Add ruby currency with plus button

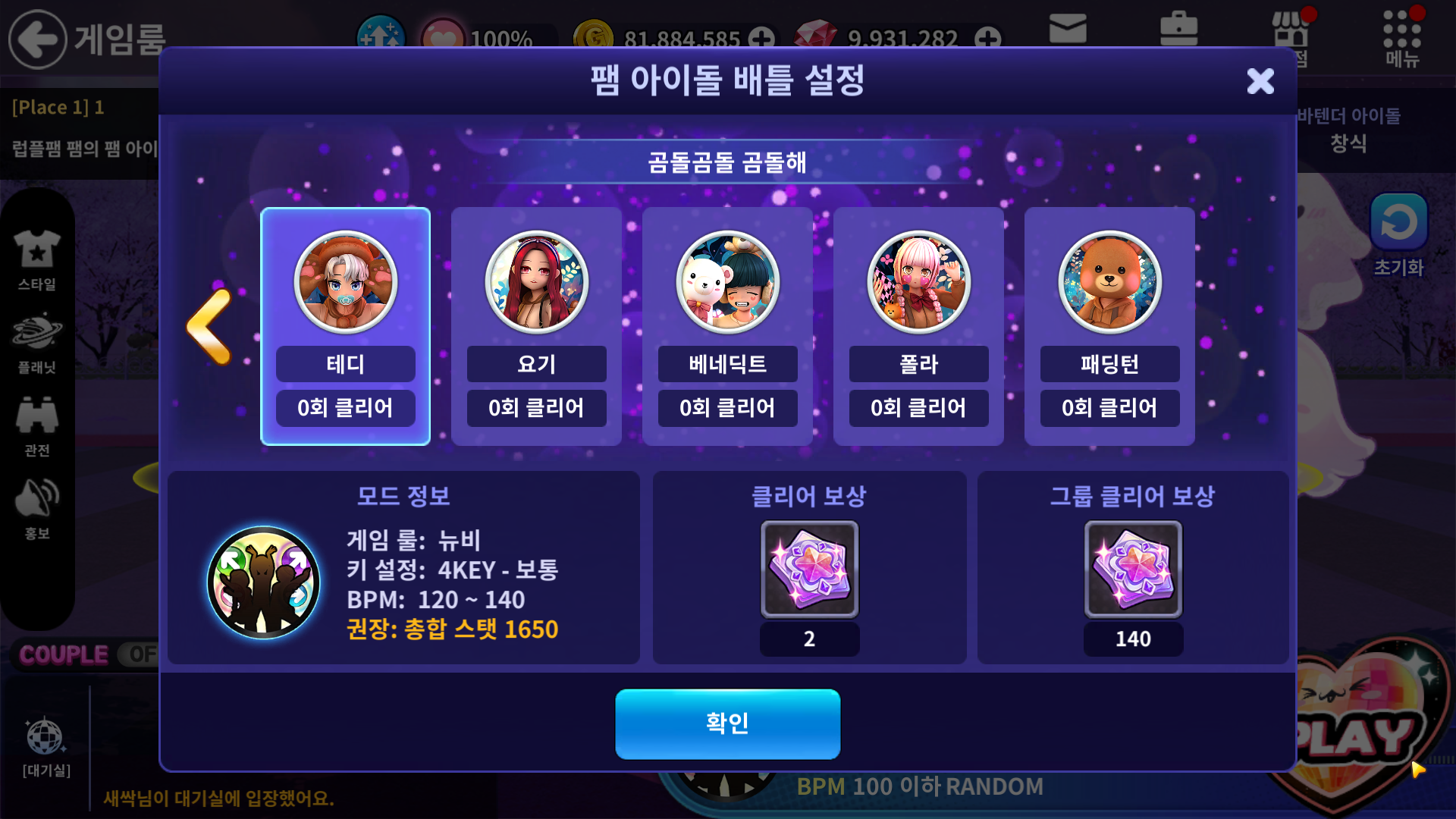coord(987,38)
